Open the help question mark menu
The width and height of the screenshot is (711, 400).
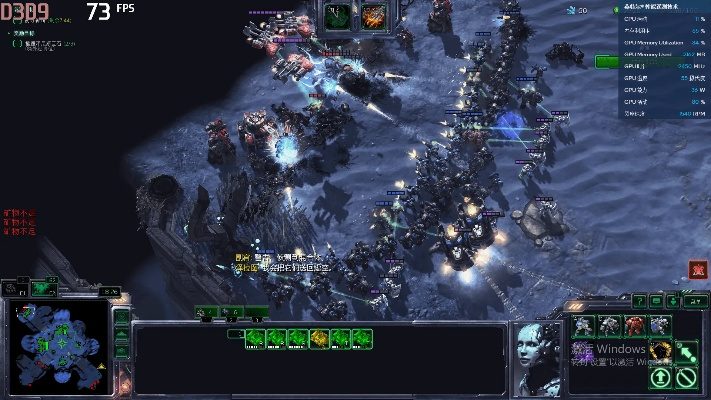tap(640, 300)
